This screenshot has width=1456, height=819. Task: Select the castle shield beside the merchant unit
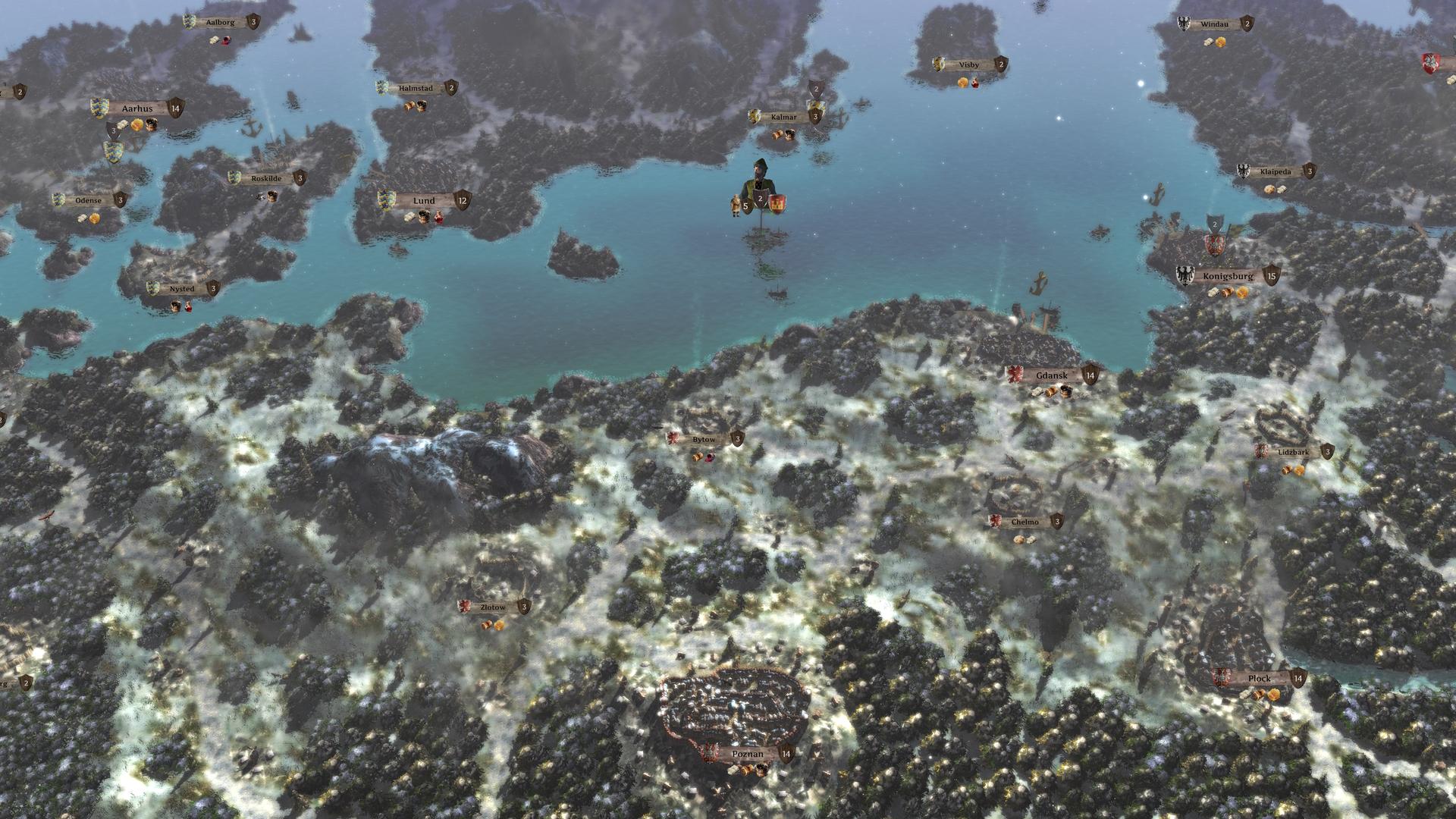pos(778,204)
